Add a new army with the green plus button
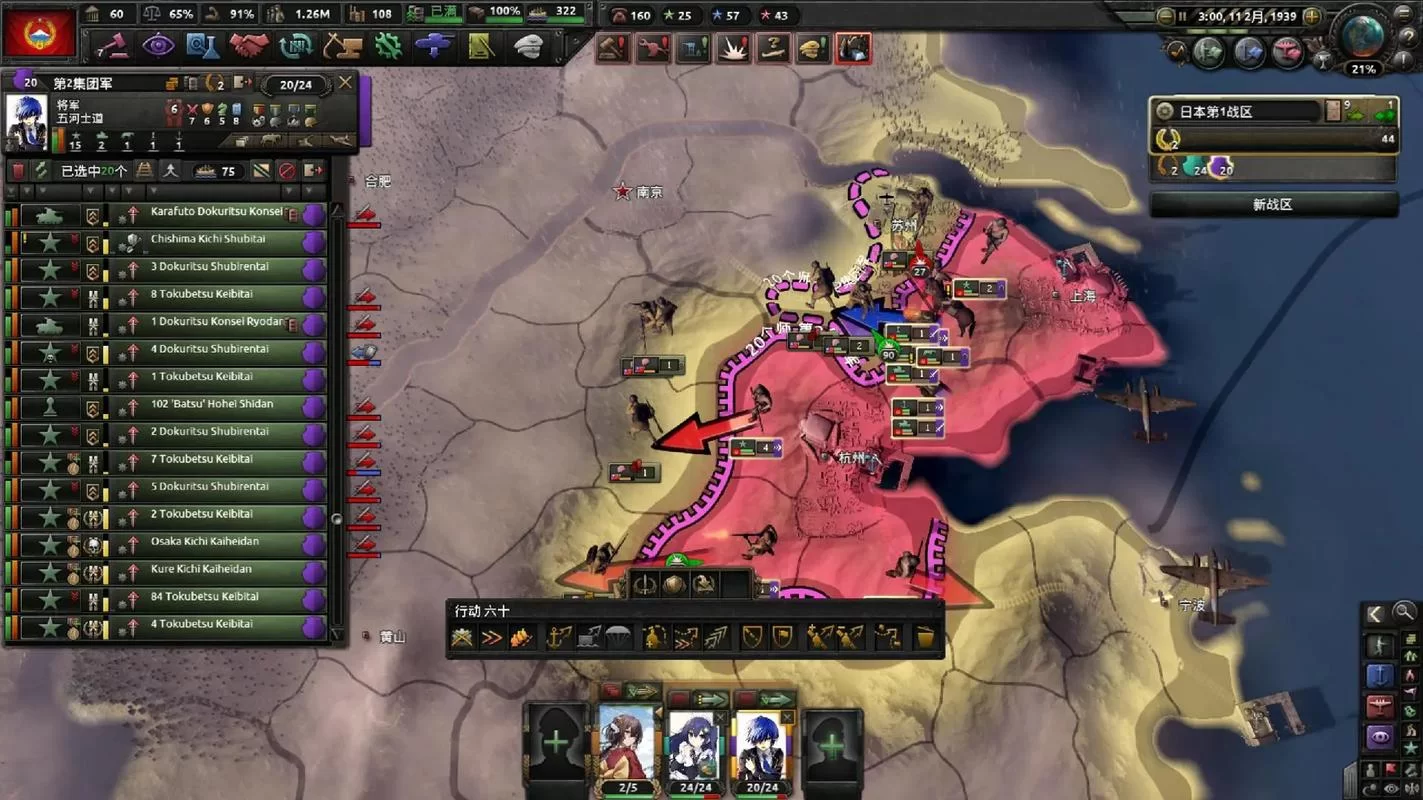Screen dimensions: 1423x800 tap(833, 744)
